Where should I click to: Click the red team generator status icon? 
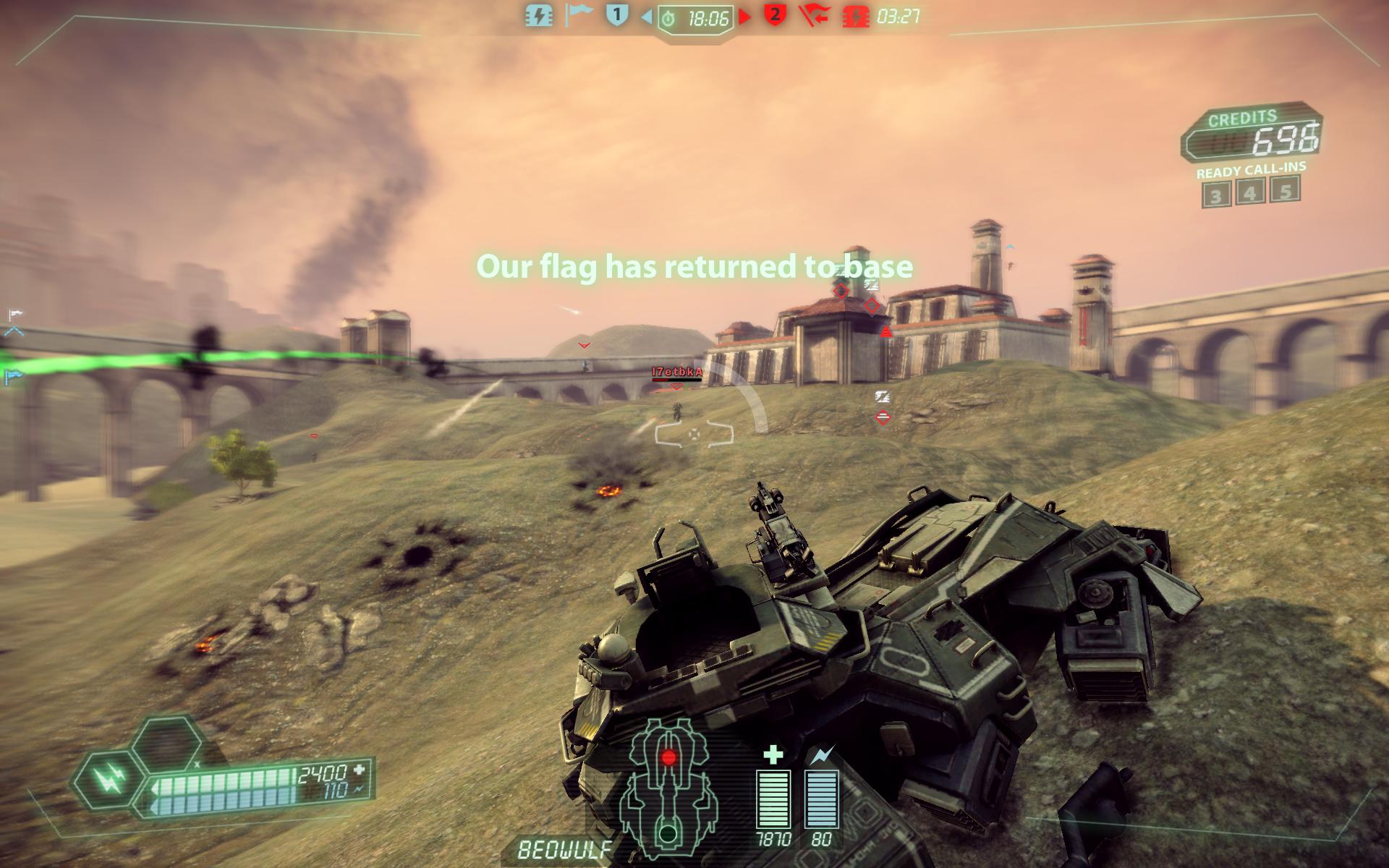856,16
